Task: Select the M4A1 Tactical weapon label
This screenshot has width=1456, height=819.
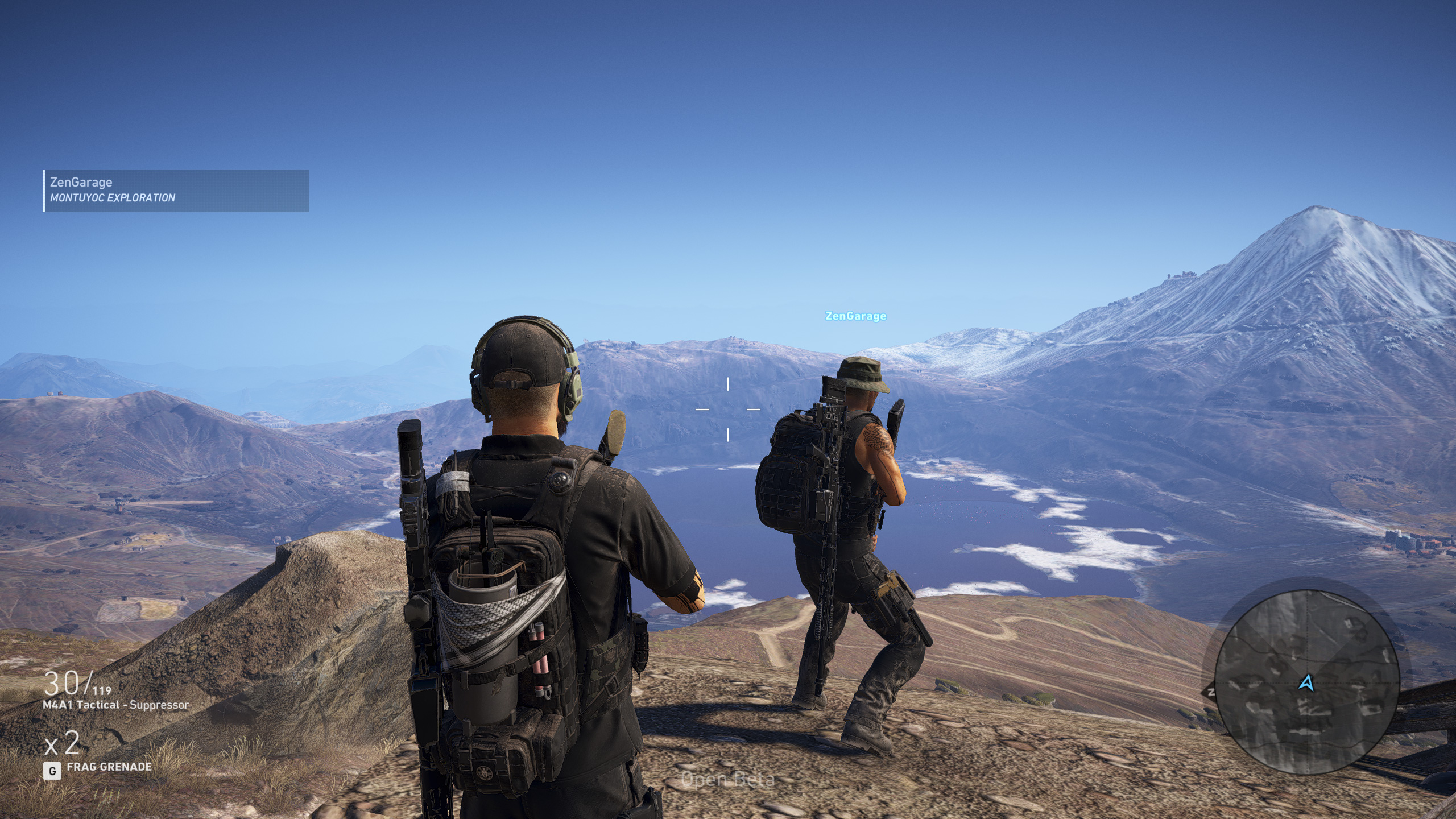Action: (x=115, y=705)
